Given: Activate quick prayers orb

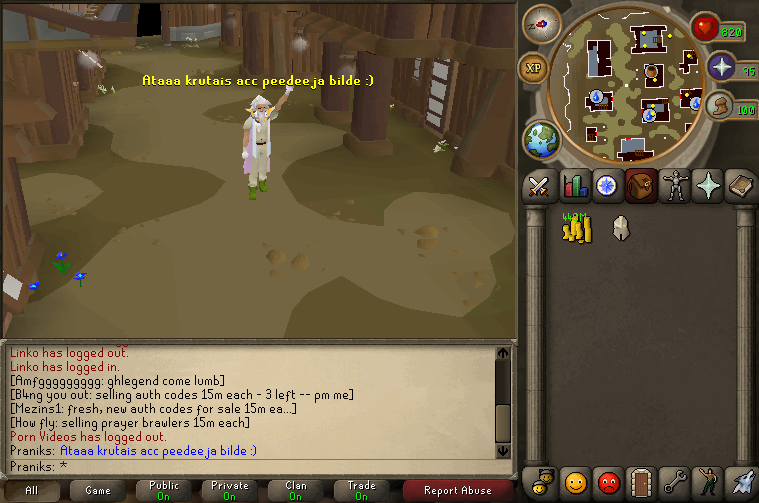Looking at the screenshot, I should click(721, 67).
